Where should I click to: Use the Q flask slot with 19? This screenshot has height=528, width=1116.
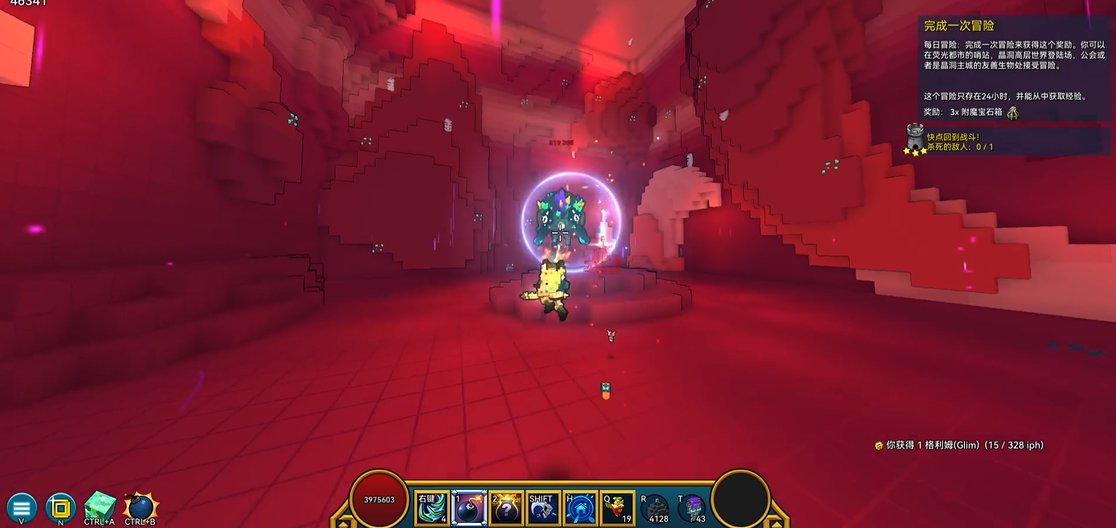[x=618, y=507]
